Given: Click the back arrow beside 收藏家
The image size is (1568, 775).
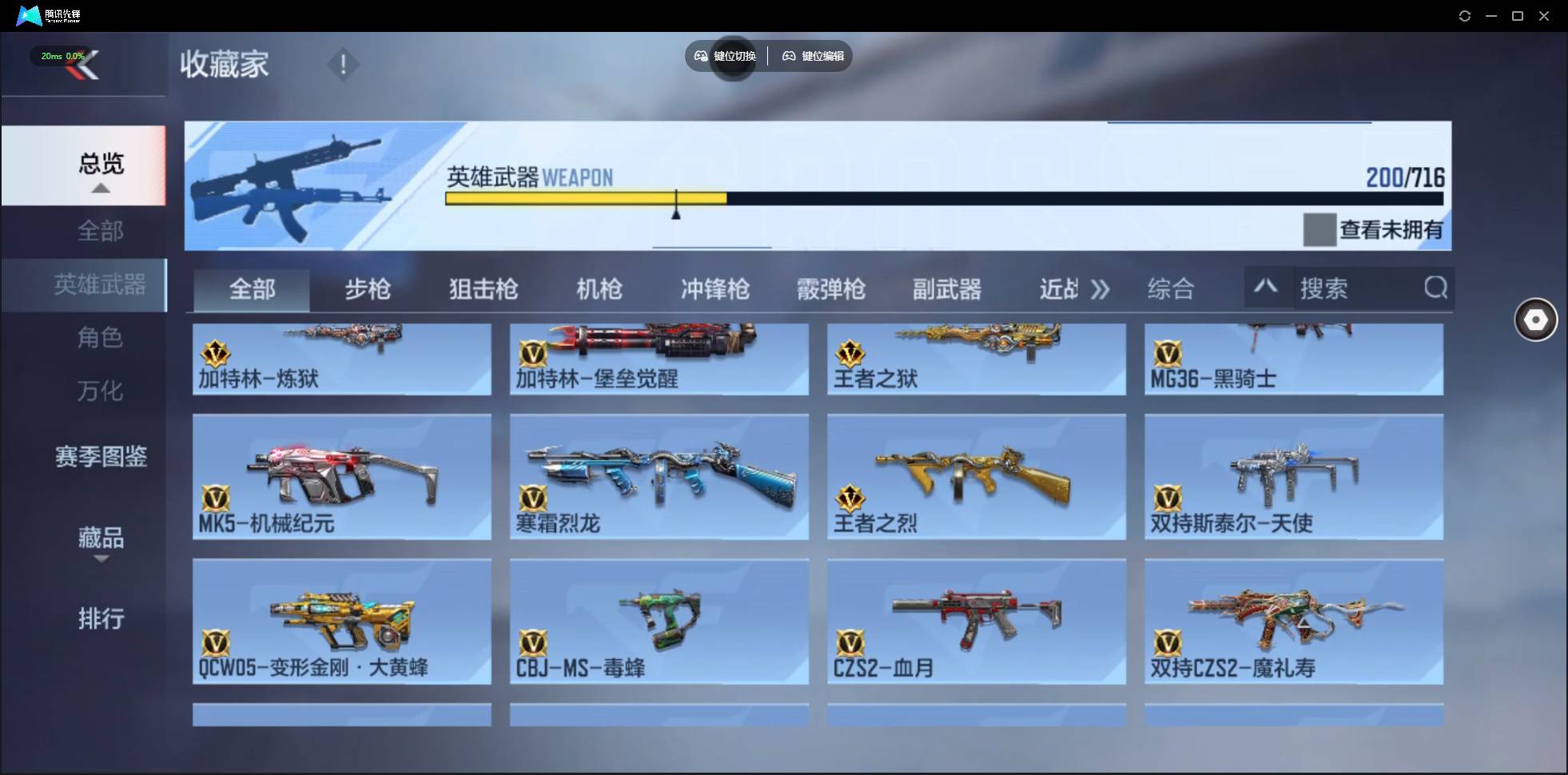Looking at the screenshot, I should [x=86, y=66].
